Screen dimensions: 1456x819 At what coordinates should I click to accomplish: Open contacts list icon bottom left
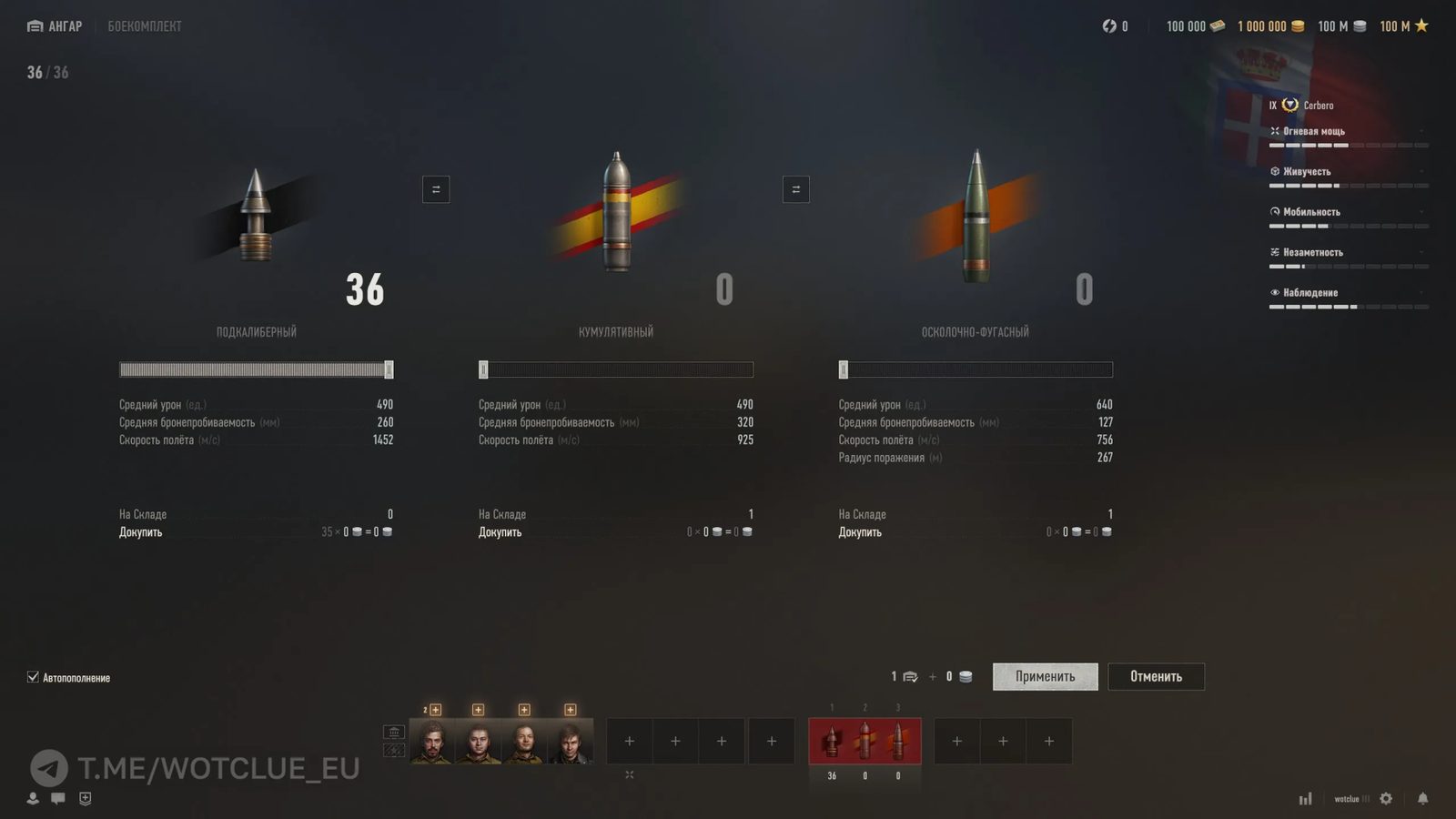click(x=33, y=798)
